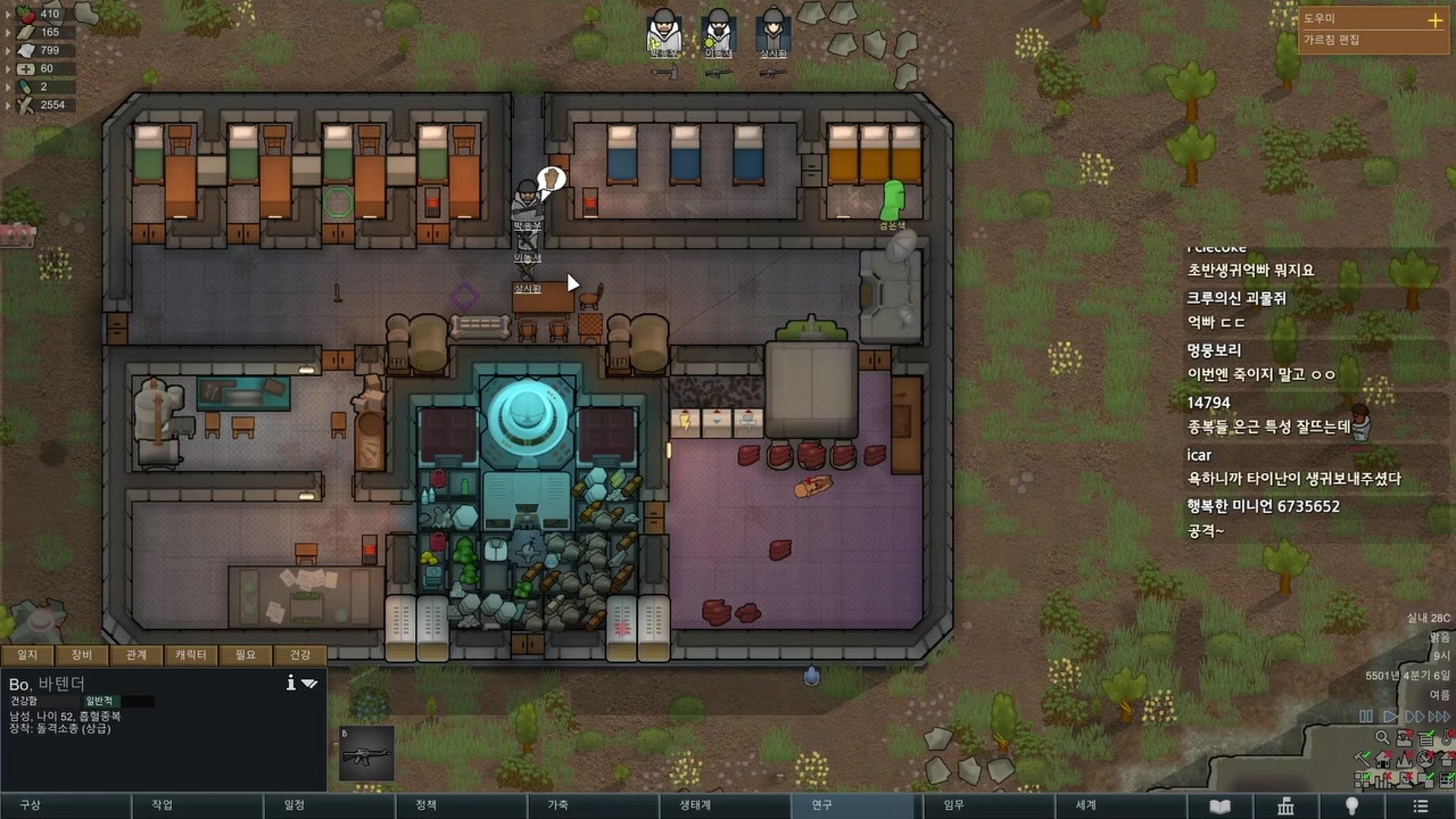This screenshot has height=819, width=1456.
Task: Switch to the 관계 social tab
Action: tap(136, 655)
